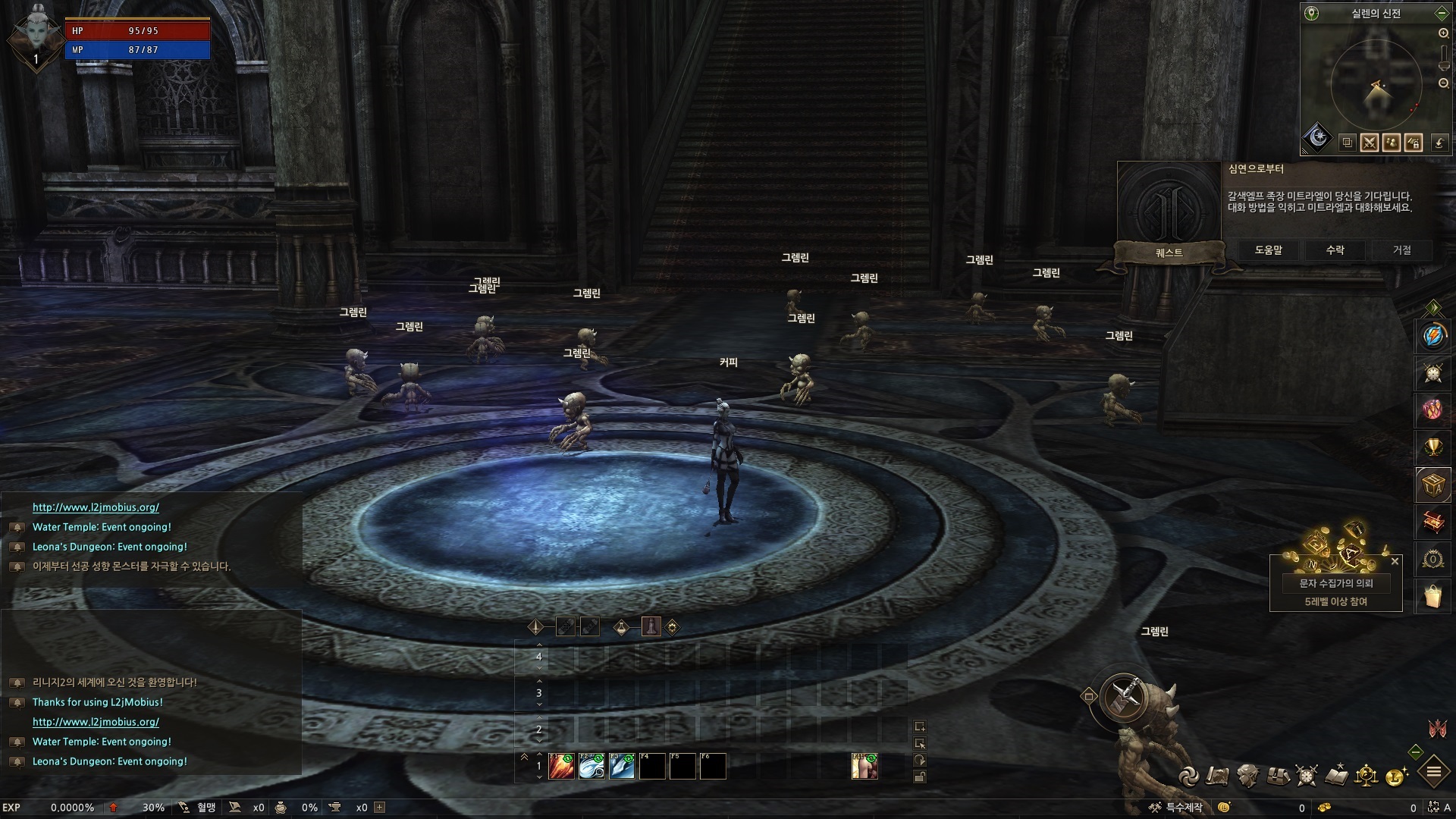Open the l2jmobius.org link in upper chat

pyautogui.click(x=96, y=507)
